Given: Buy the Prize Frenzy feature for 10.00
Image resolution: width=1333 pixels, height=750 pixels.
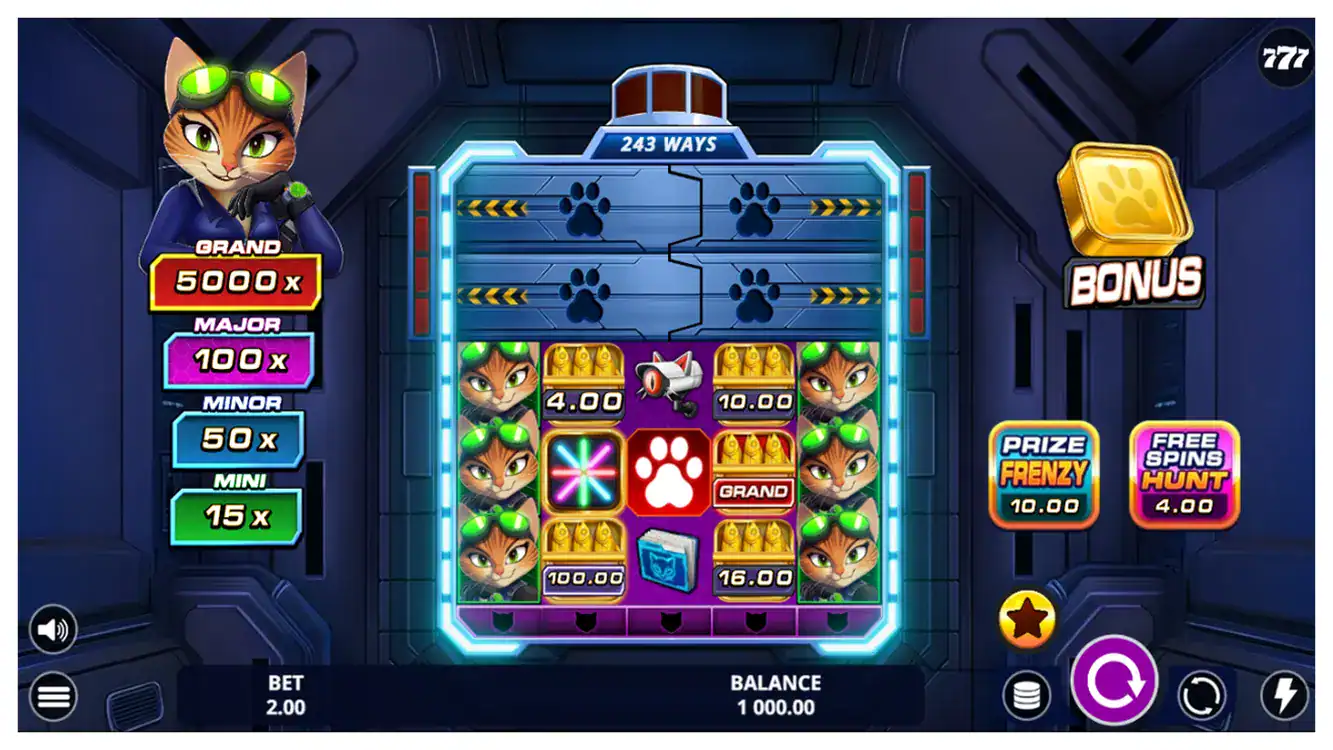Looking at the screenshot, I should pos(1043,475).
